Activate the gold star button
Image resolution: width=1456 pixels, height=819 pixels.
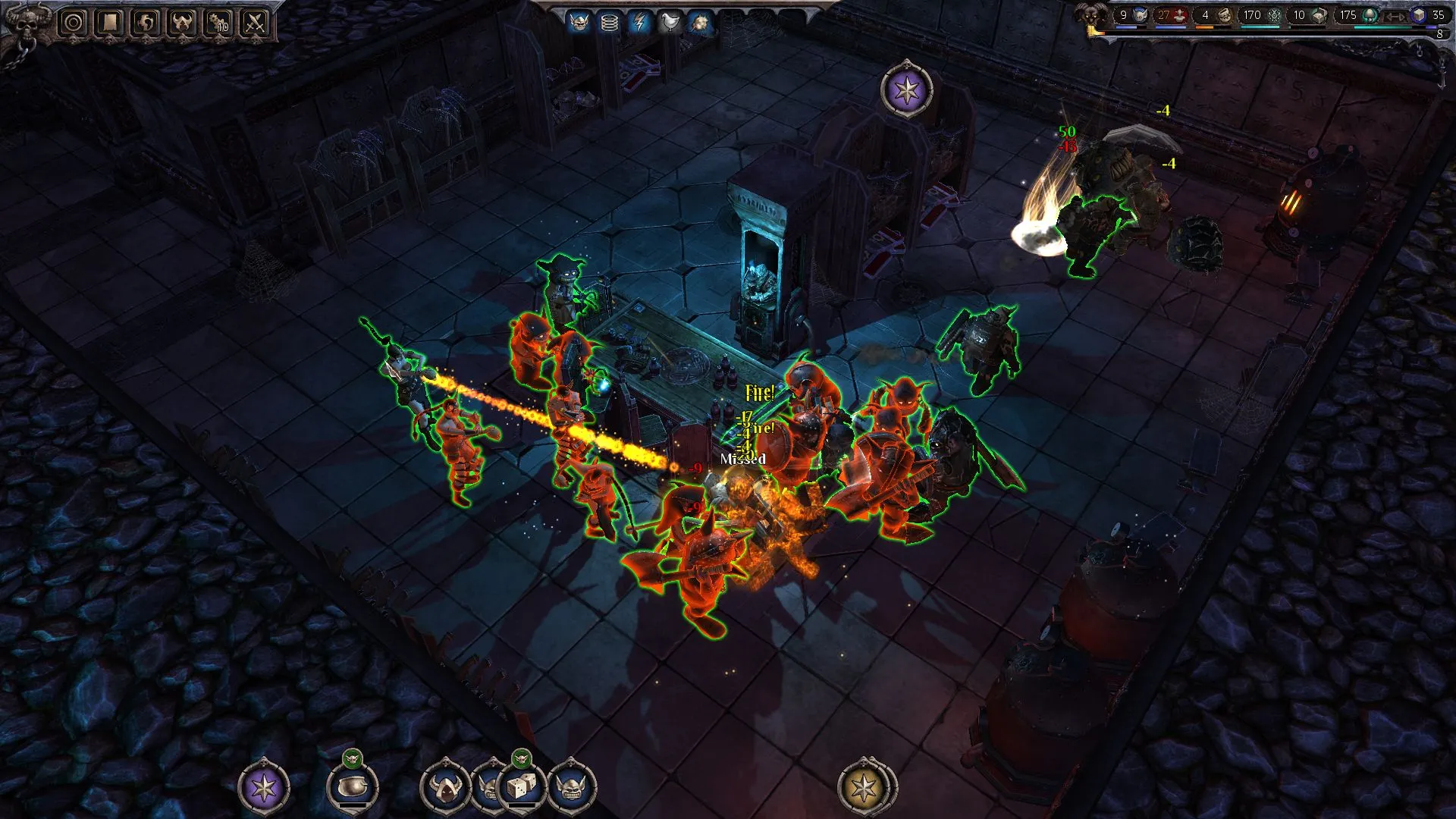click(x=864, y=788)
